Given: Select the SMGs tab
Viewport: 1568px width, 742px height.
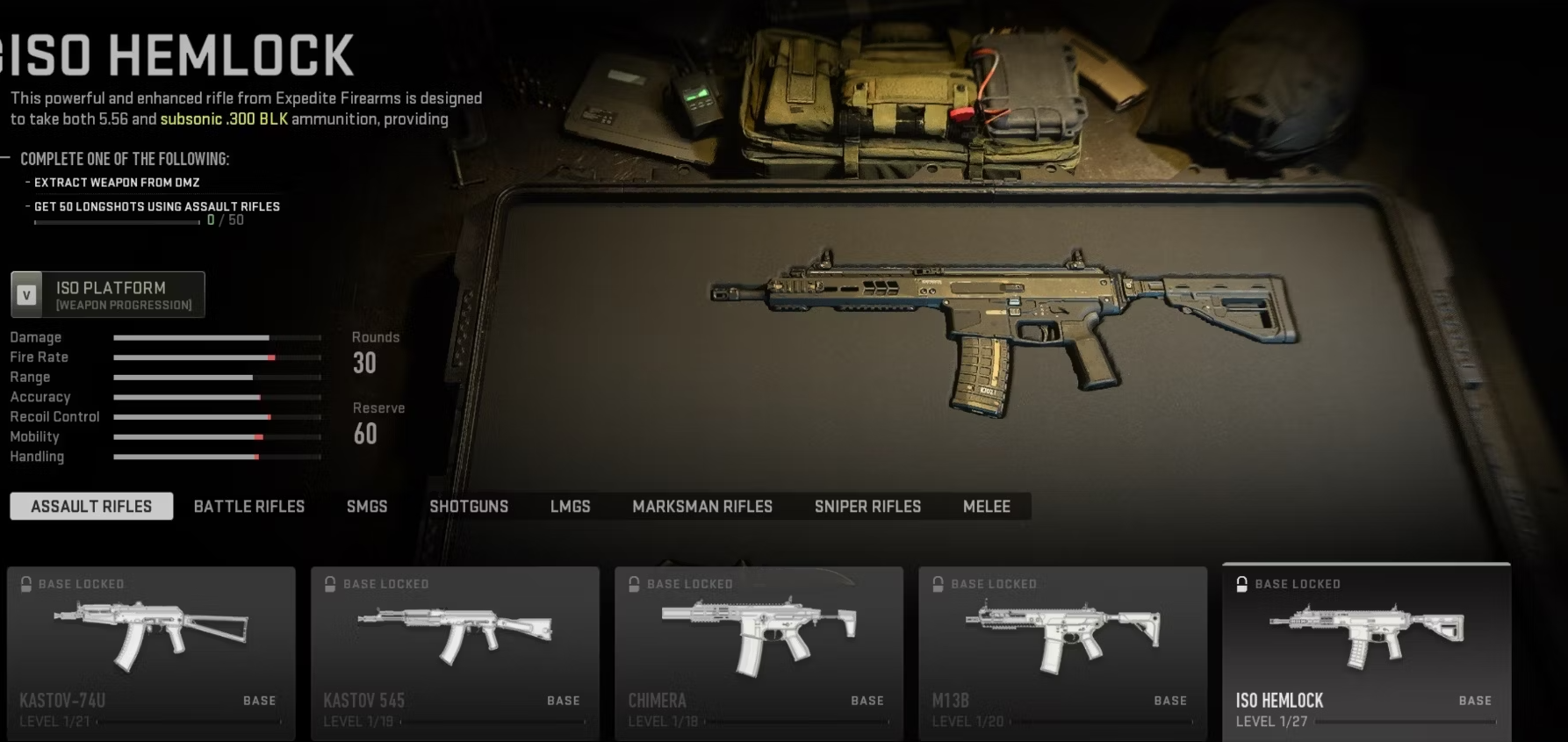Looking at the screenshot, I should pyautogui.click(x=367, y=507).
